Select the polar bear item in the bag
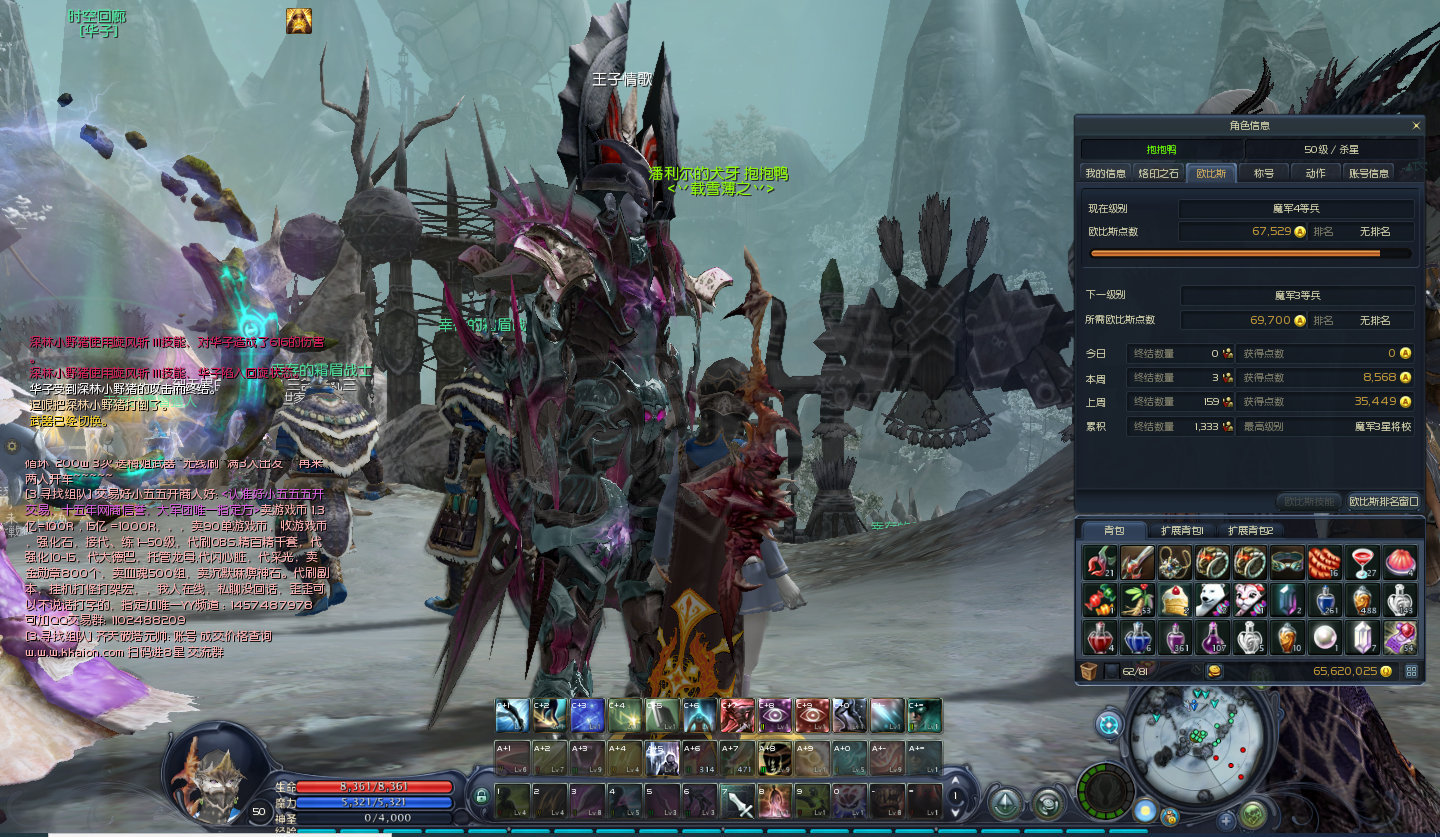The height and width of the screenshot is (837, 1440). (1212, 599)
